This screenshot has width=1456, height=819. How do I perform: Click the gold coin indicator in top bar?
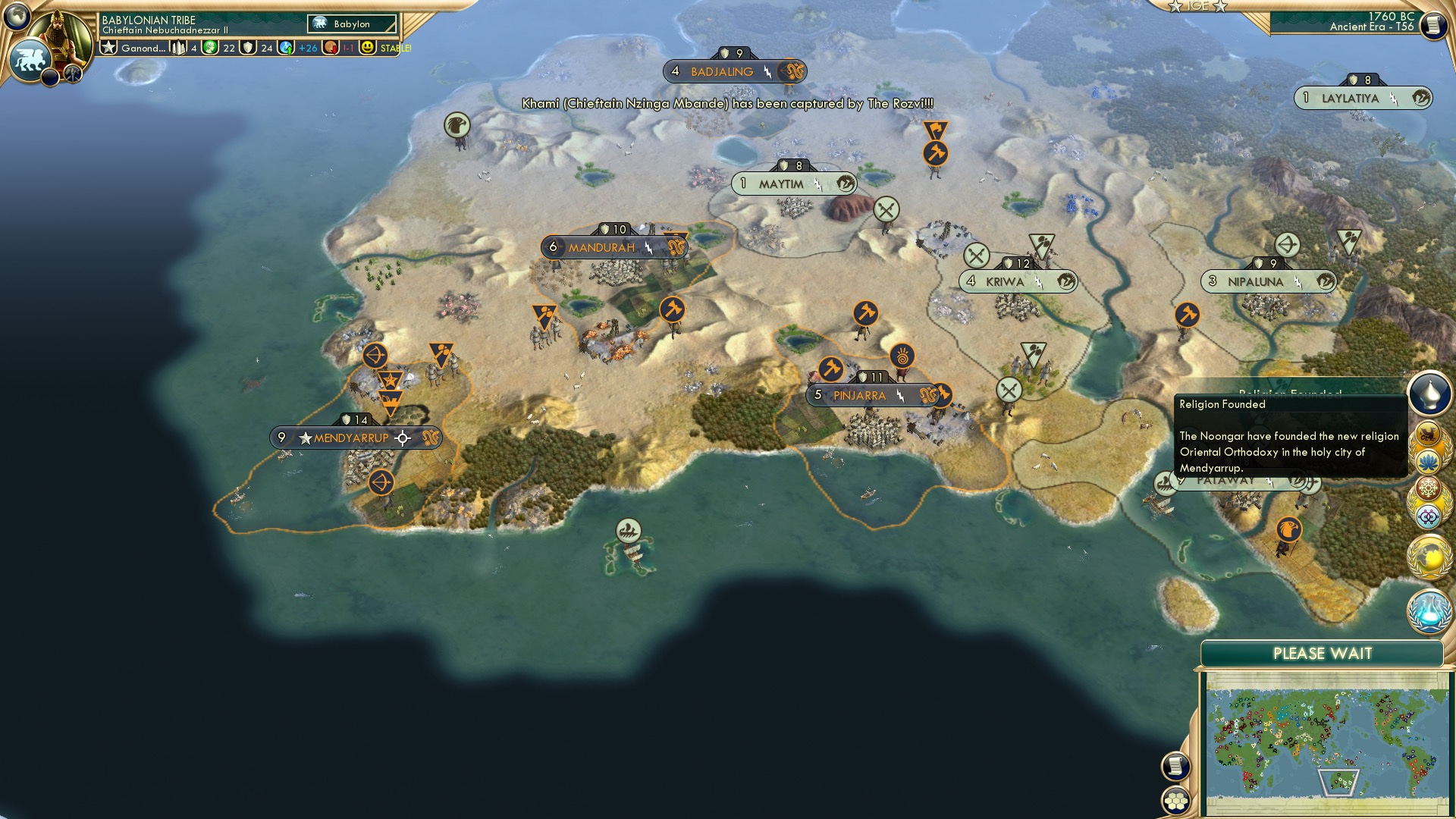coord(208,48)
